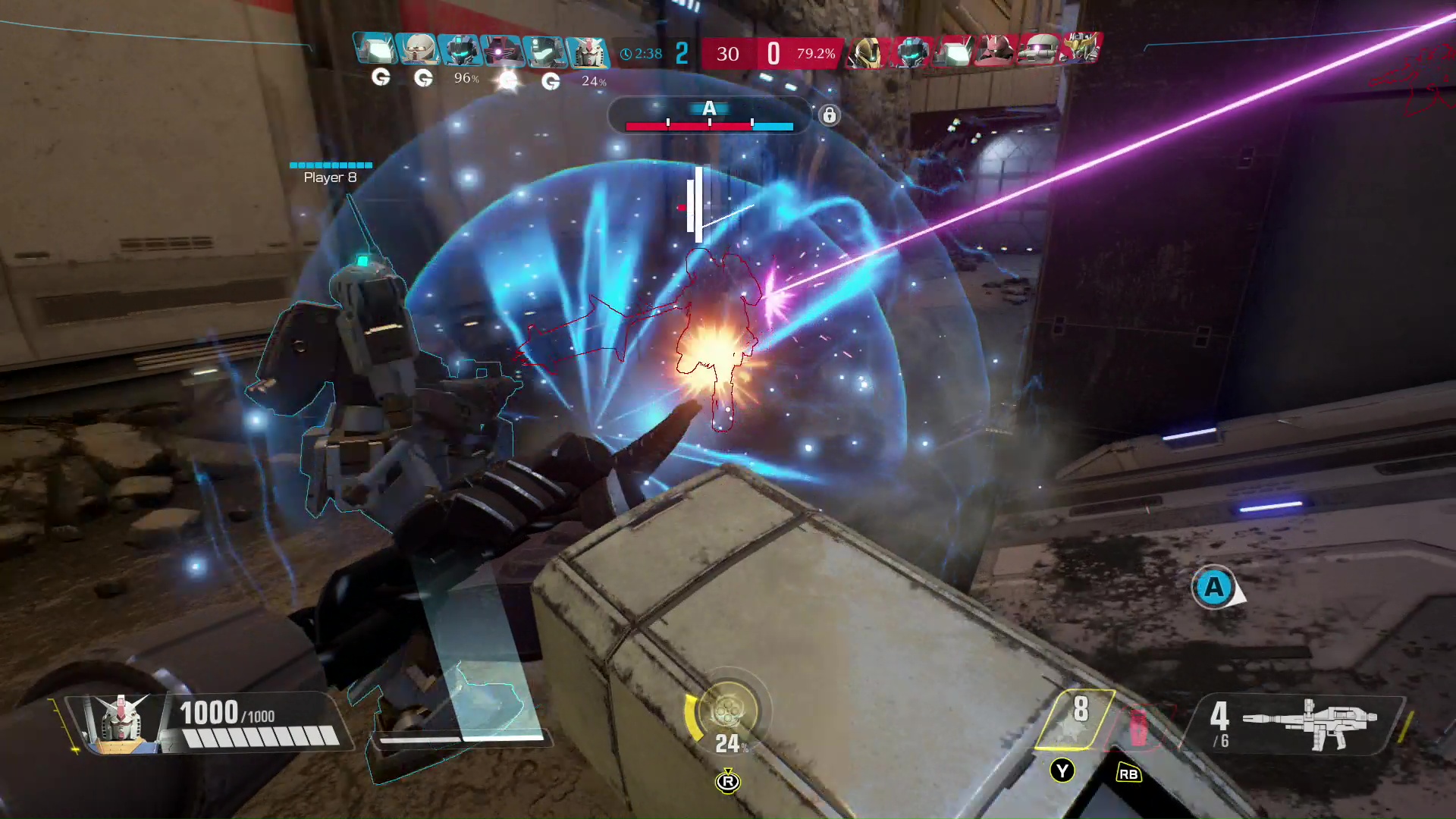This screenshot has height=819, width=1456.
Task: Click the Player 8 teammate nameplate
Action: pos(331,177)
